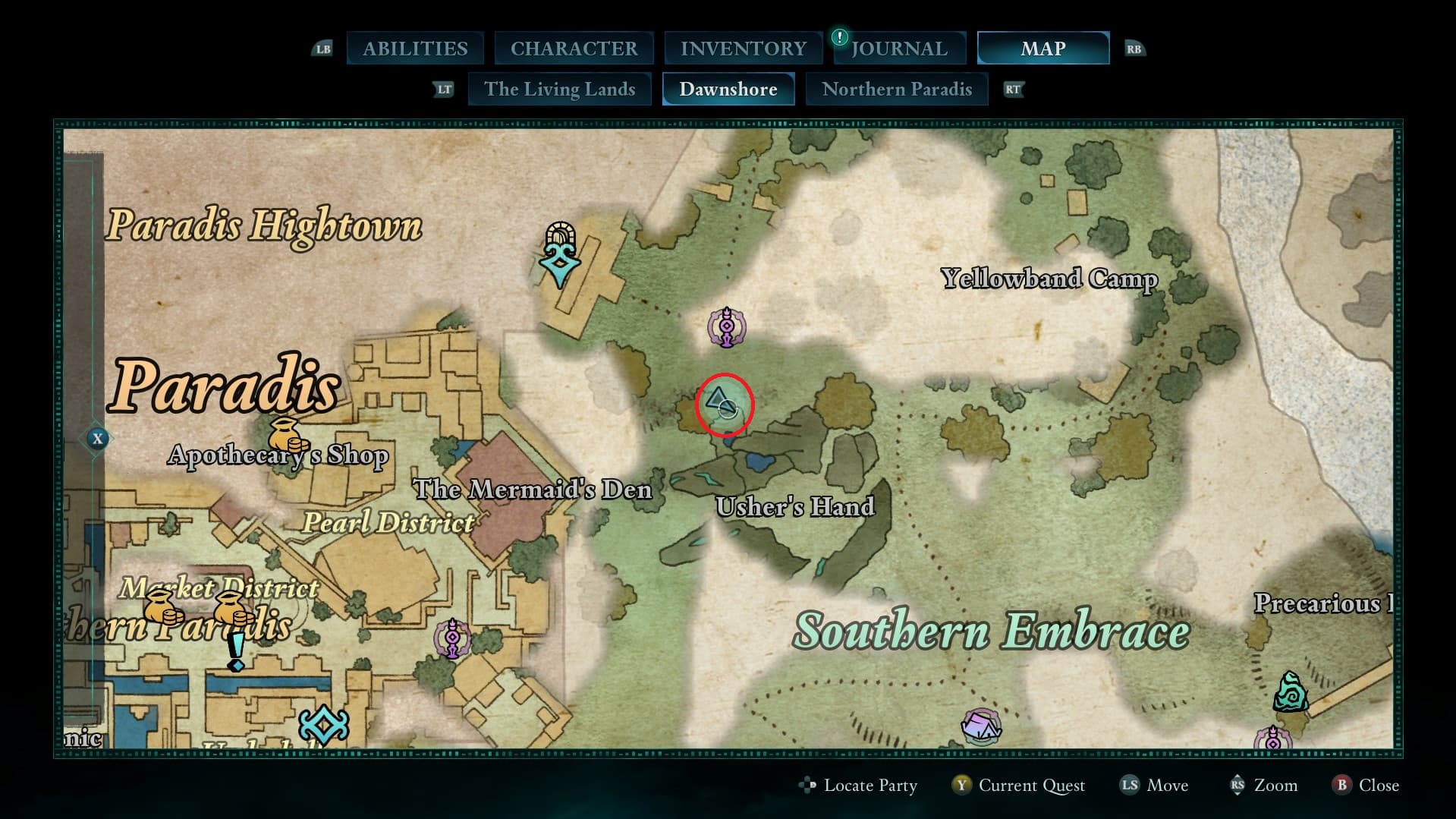The image size is (1456, 819).
Task: Select the CHARACTER tab
Action: pos(574,48)
